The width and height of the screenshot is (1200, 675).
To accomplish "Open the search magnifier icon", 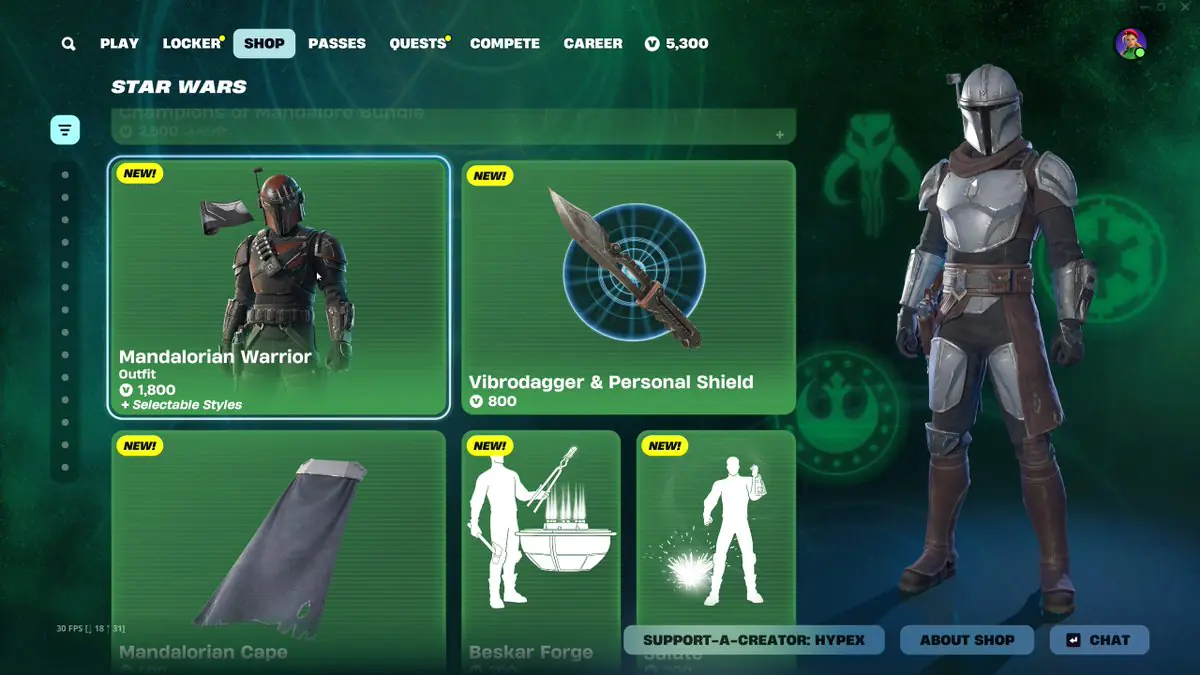I will coord(68,44).
